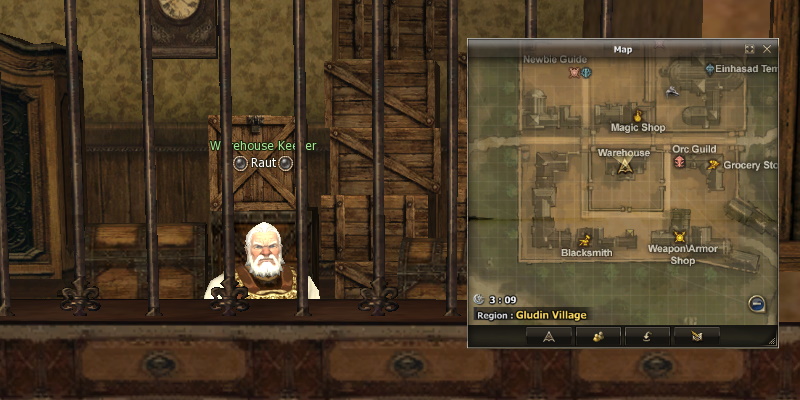
Task: Select the Weapon\Armor Shop marker
Action: pos(679,236)
